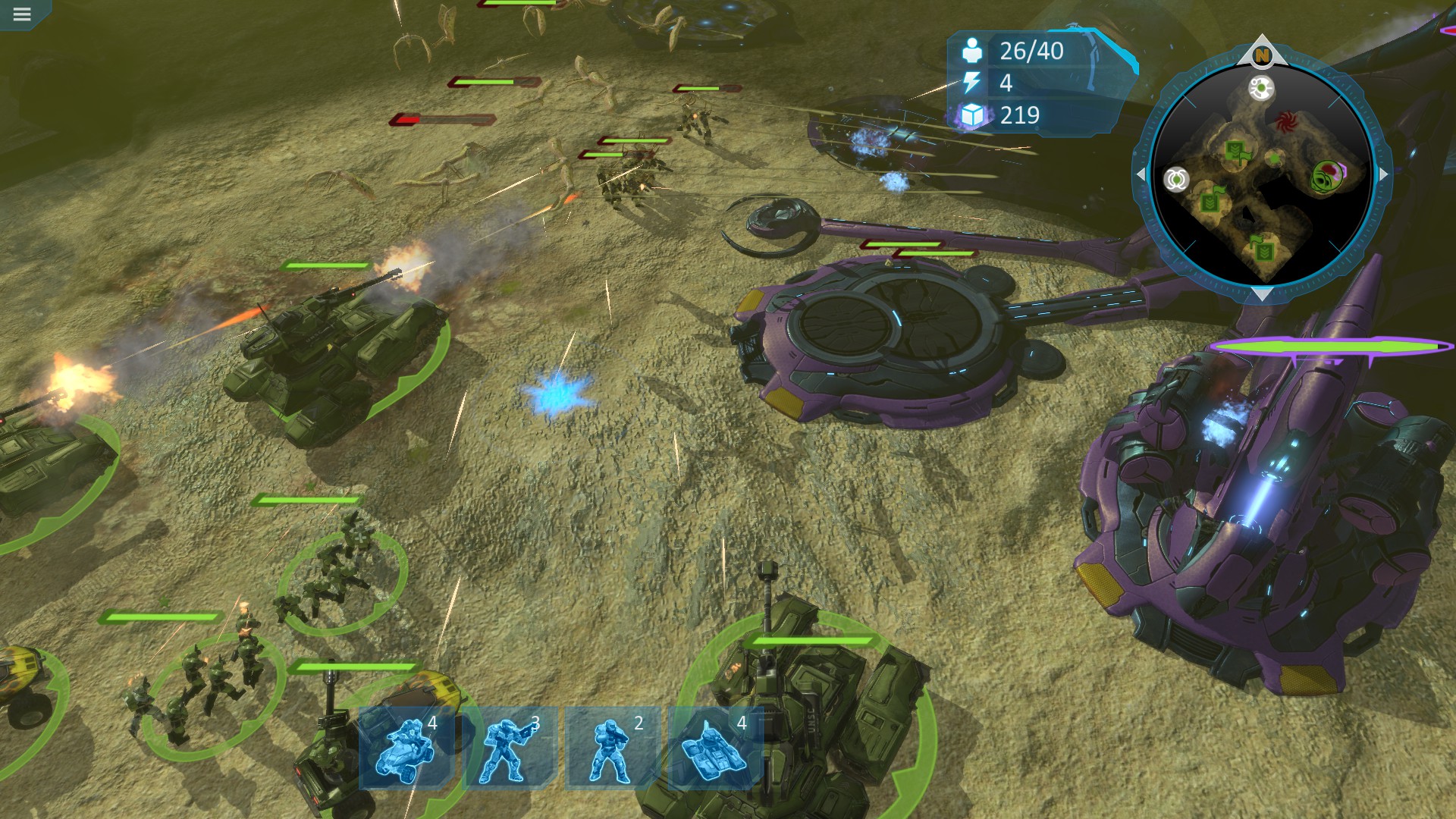Select the Marine infantry group card
The image size is (1456, 819).
[x=613, y=748]
